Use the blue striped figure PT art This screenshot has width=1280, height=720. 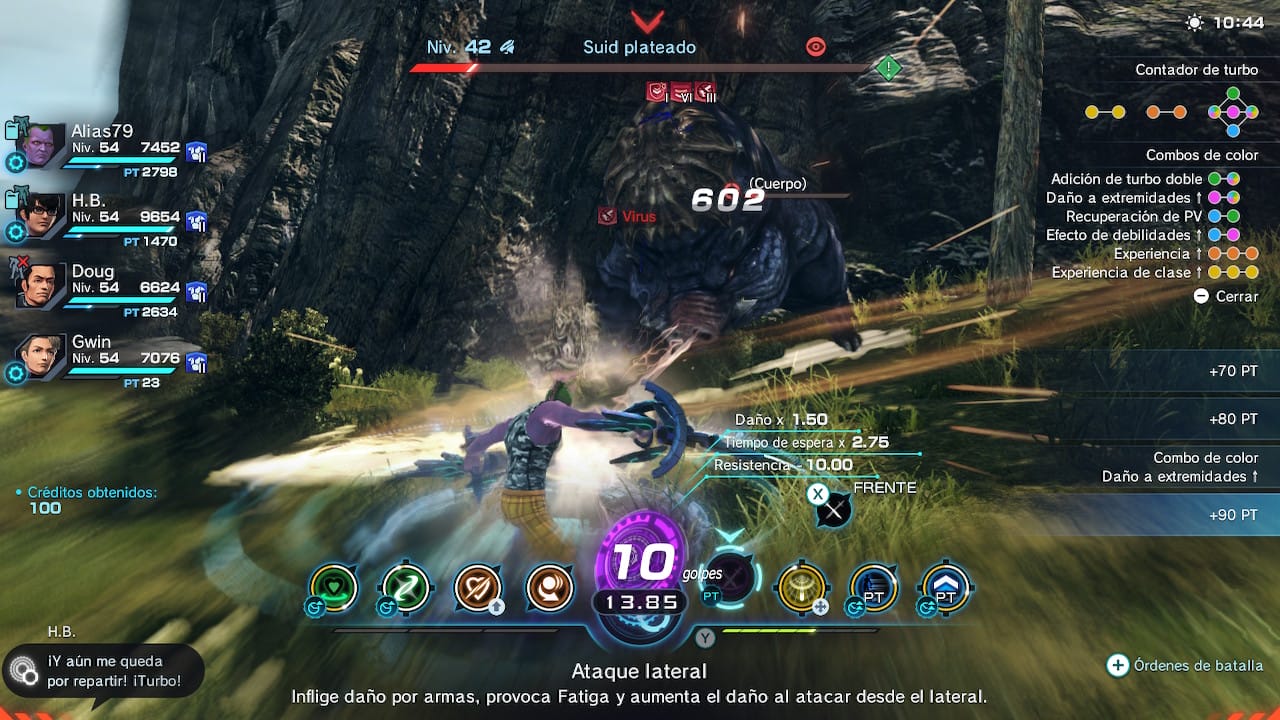[x=874, y=587]
